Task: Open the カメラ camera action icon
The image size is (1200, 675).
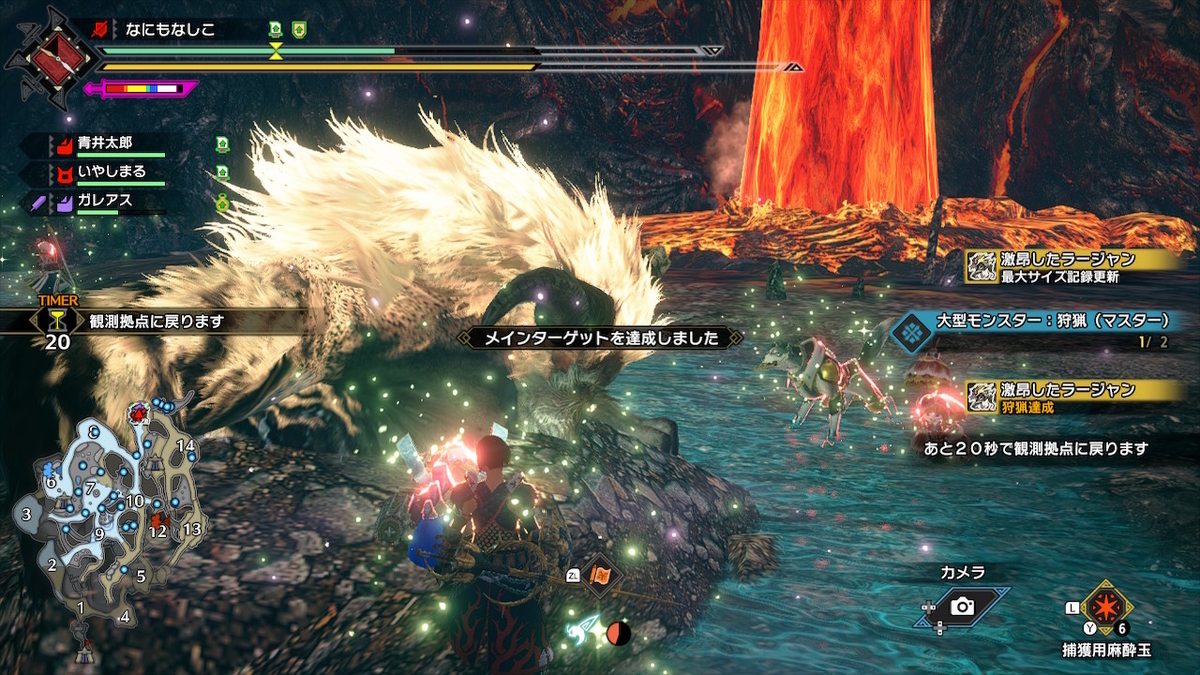Action: (x=962, y=606)
